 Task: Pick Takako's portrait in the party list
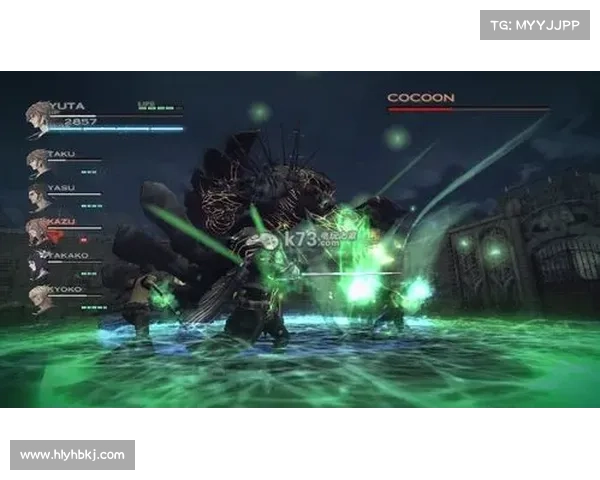click(38, 264)
